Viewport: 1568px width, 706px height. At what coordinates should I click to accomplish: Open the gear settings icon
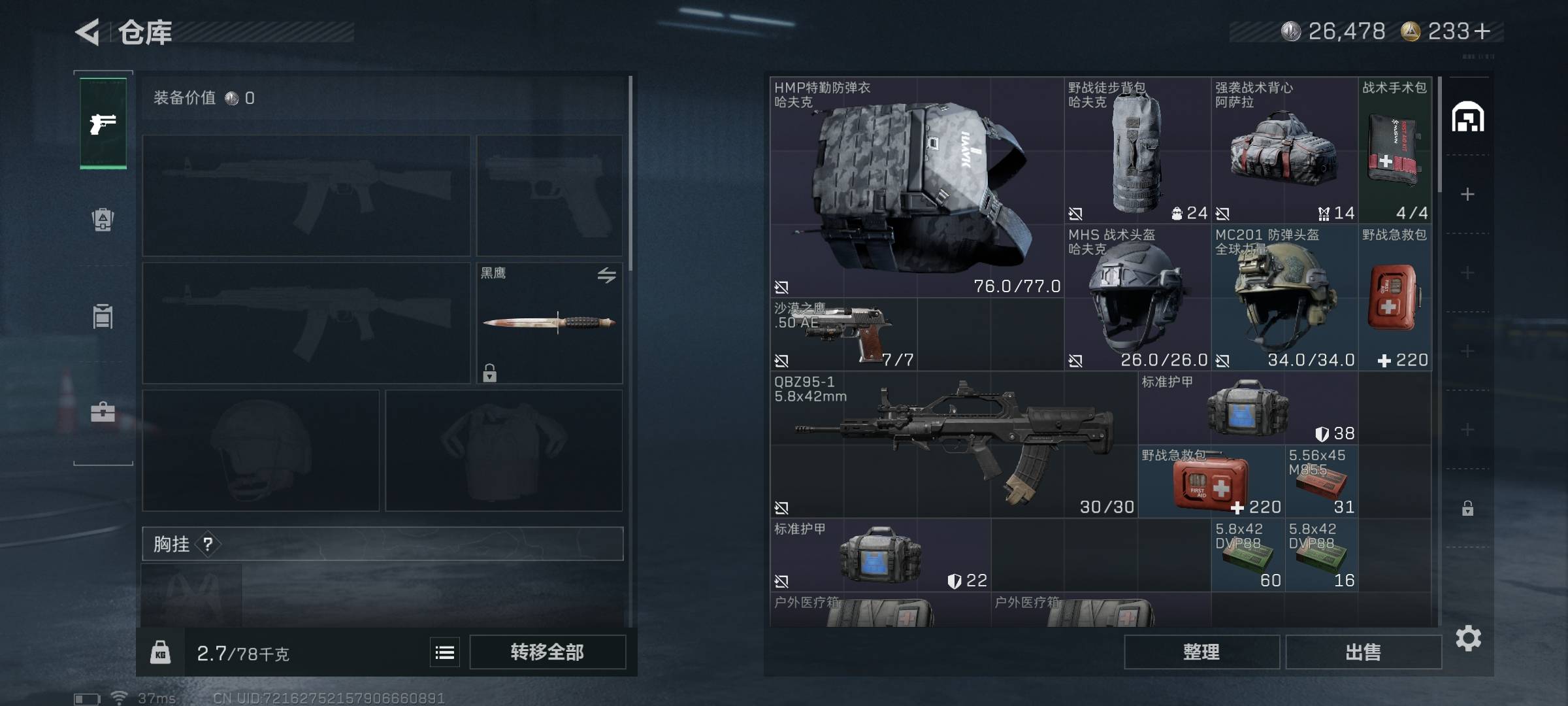(x=1468, y=638)
